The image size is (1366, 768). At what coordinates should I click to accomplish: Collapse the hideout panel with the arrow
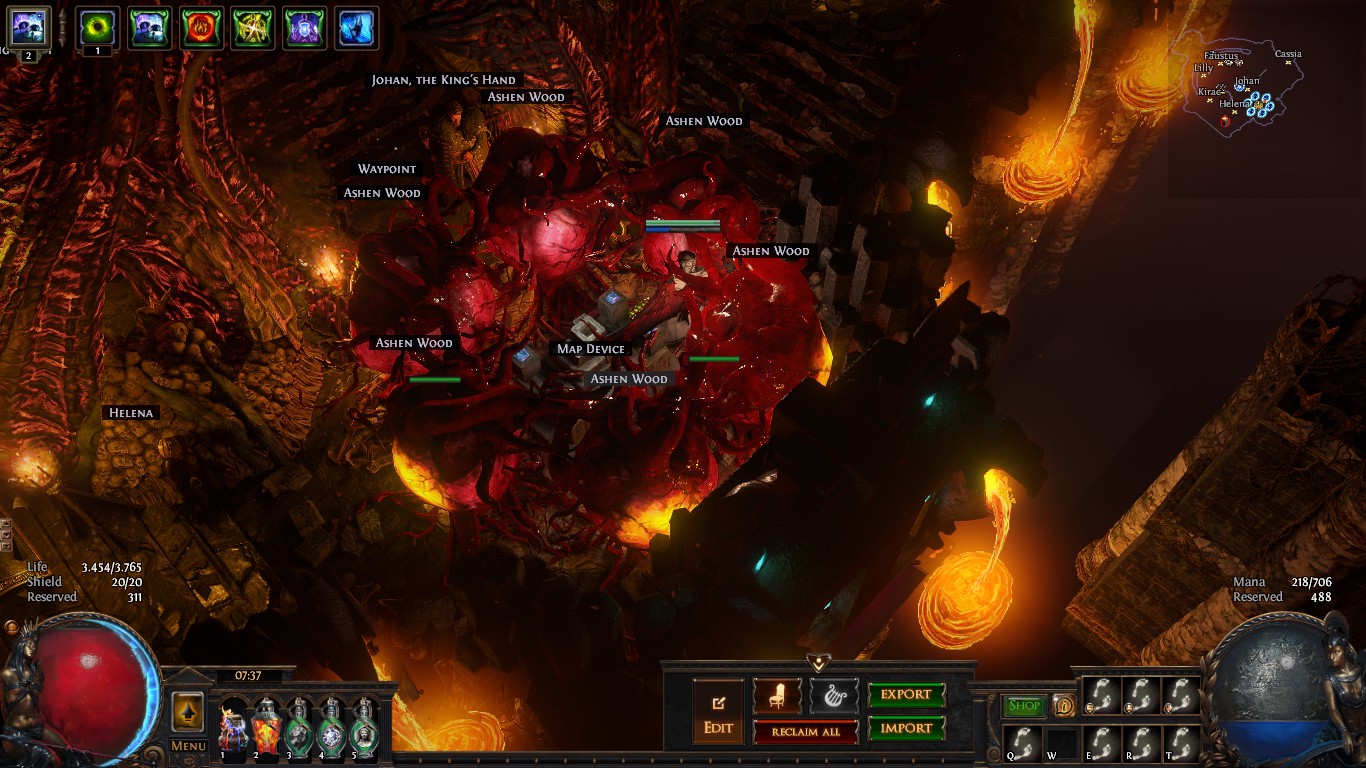click(819, 663)
